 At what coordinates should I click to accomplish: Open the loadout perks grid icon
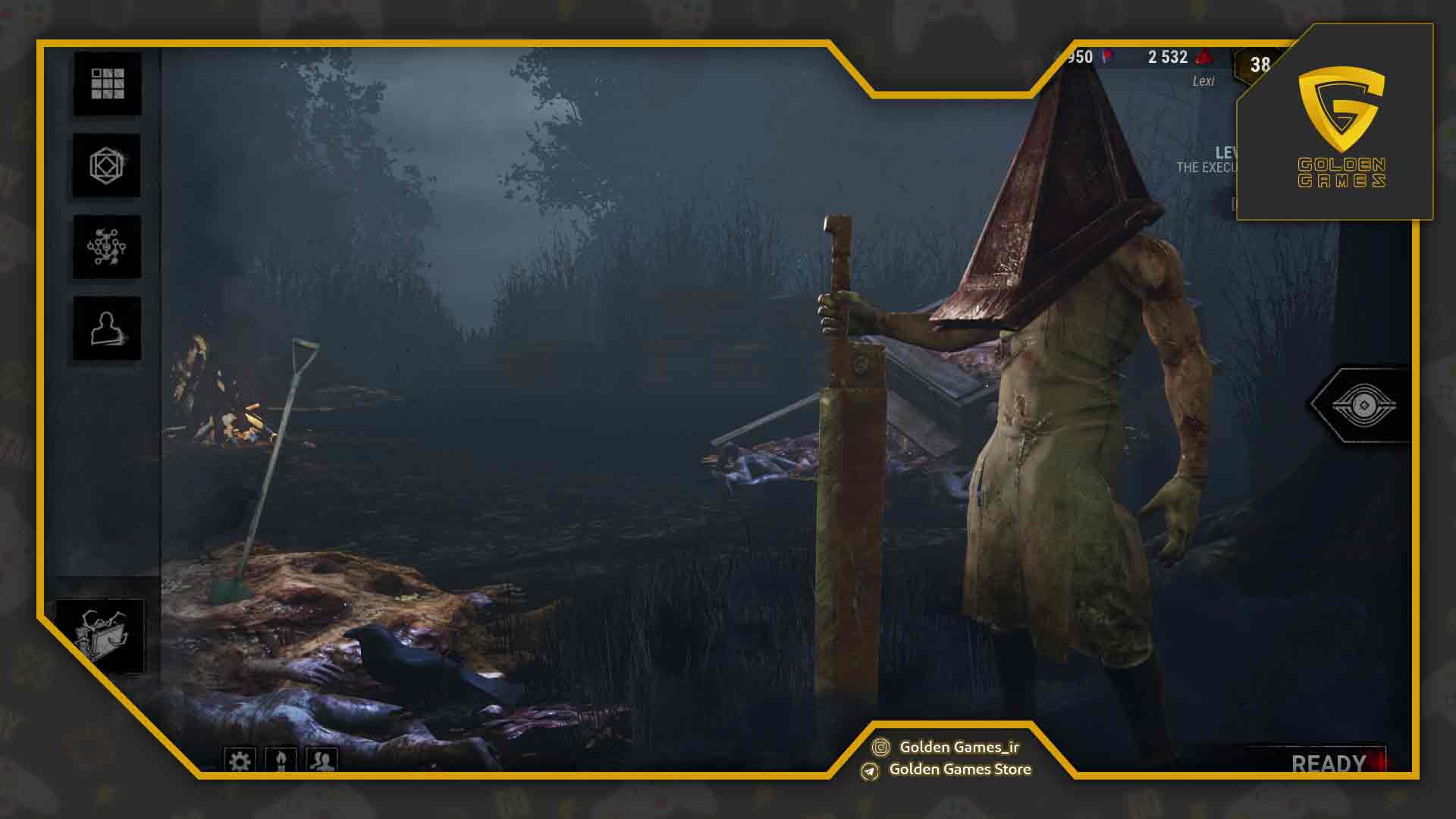(x=106, y=85)
